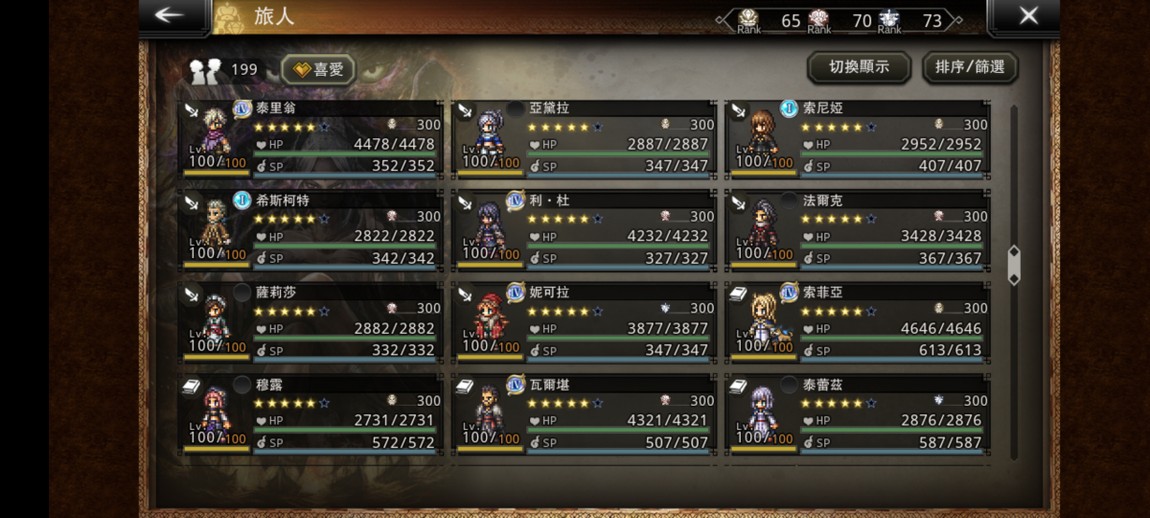This screenshot has height=518, width=1150.
Task: Open the 排序/篩選 sort and filter menu
Action: click(x=970, y=67)
